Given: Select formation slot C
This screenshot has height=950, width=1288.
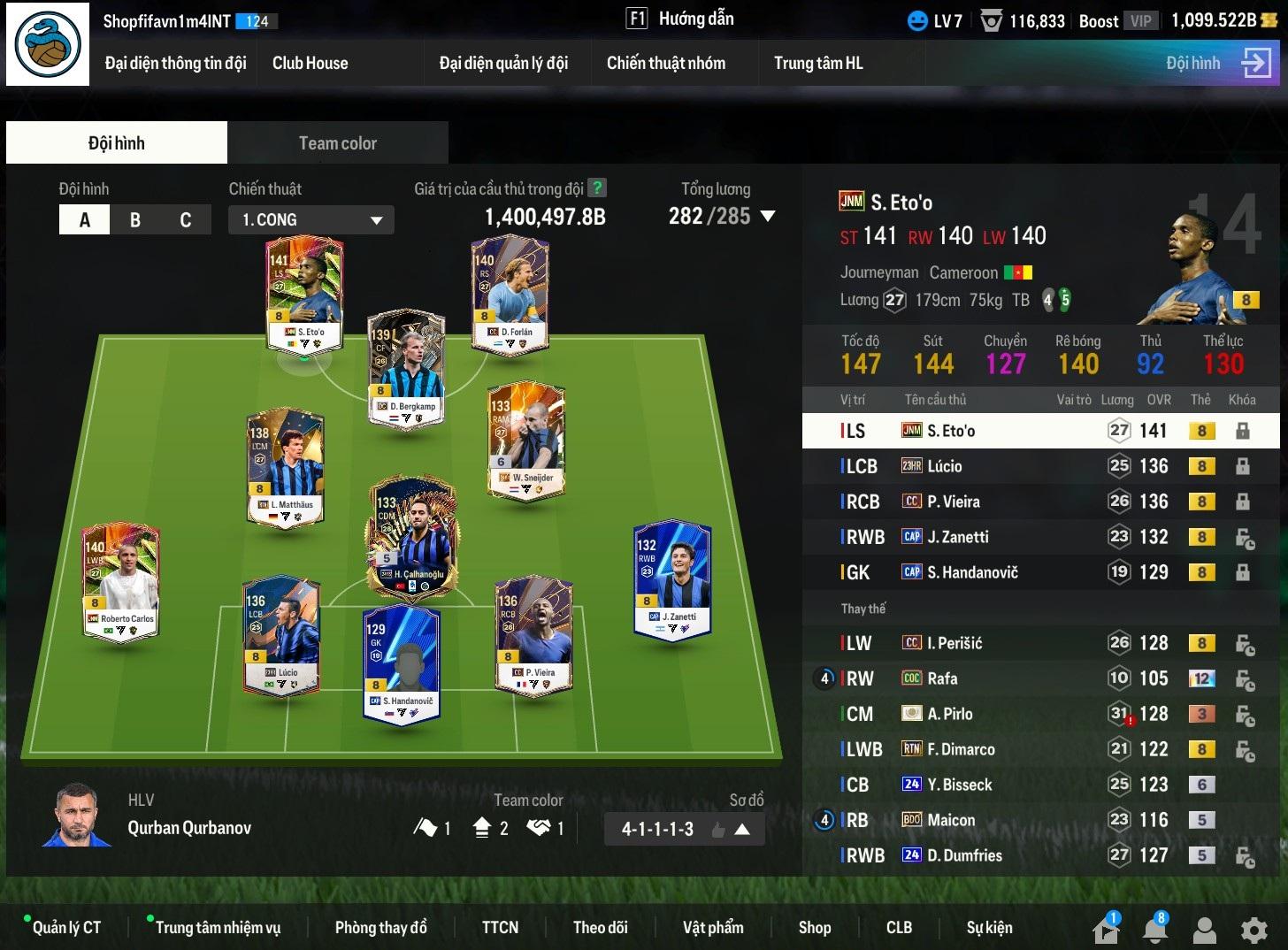Looking at the screenshot, I should (x=186, y=220).
